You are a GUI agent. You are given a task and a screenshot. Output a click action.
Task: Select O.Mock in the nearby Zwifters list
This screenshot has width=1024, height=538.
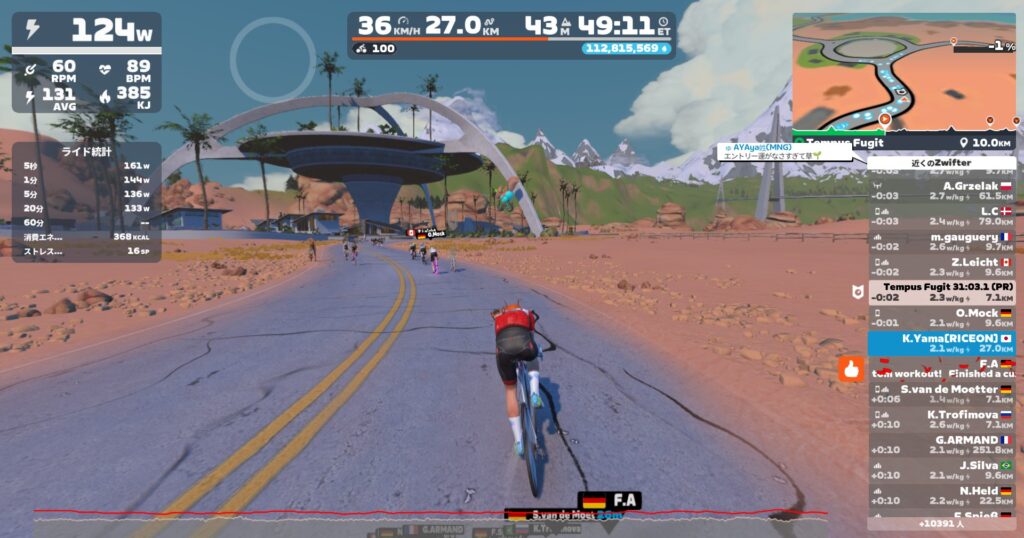pyautogui.click(x=941, y=317)
